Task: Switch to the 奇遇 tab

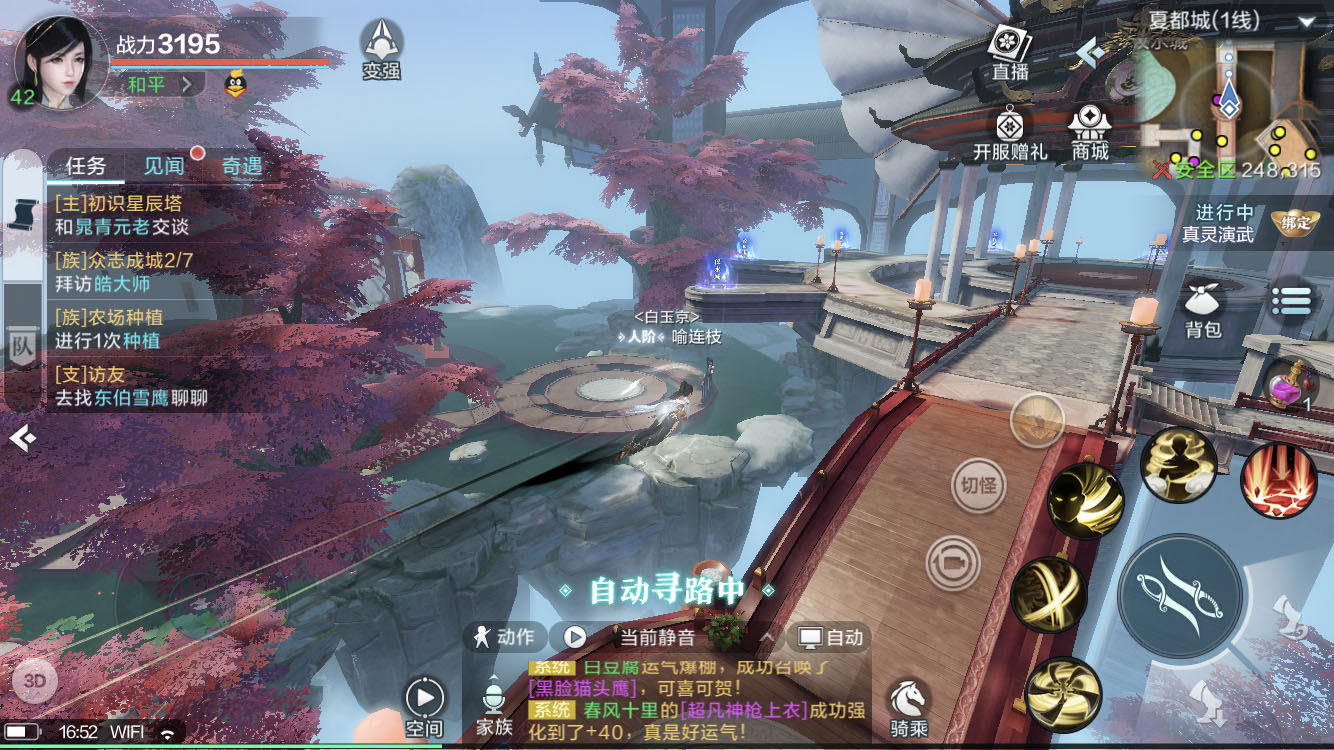Action: 242,166
